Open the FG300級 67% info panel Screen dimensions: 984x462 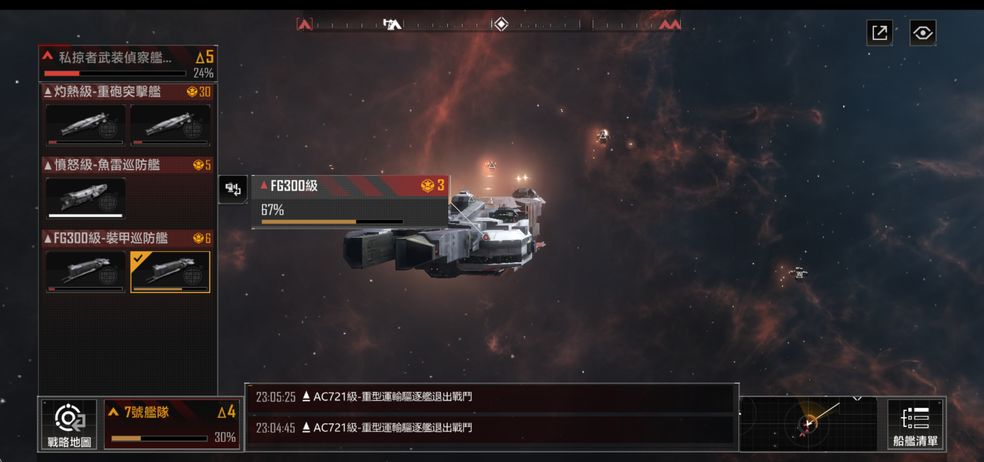[x=349, y=201]
